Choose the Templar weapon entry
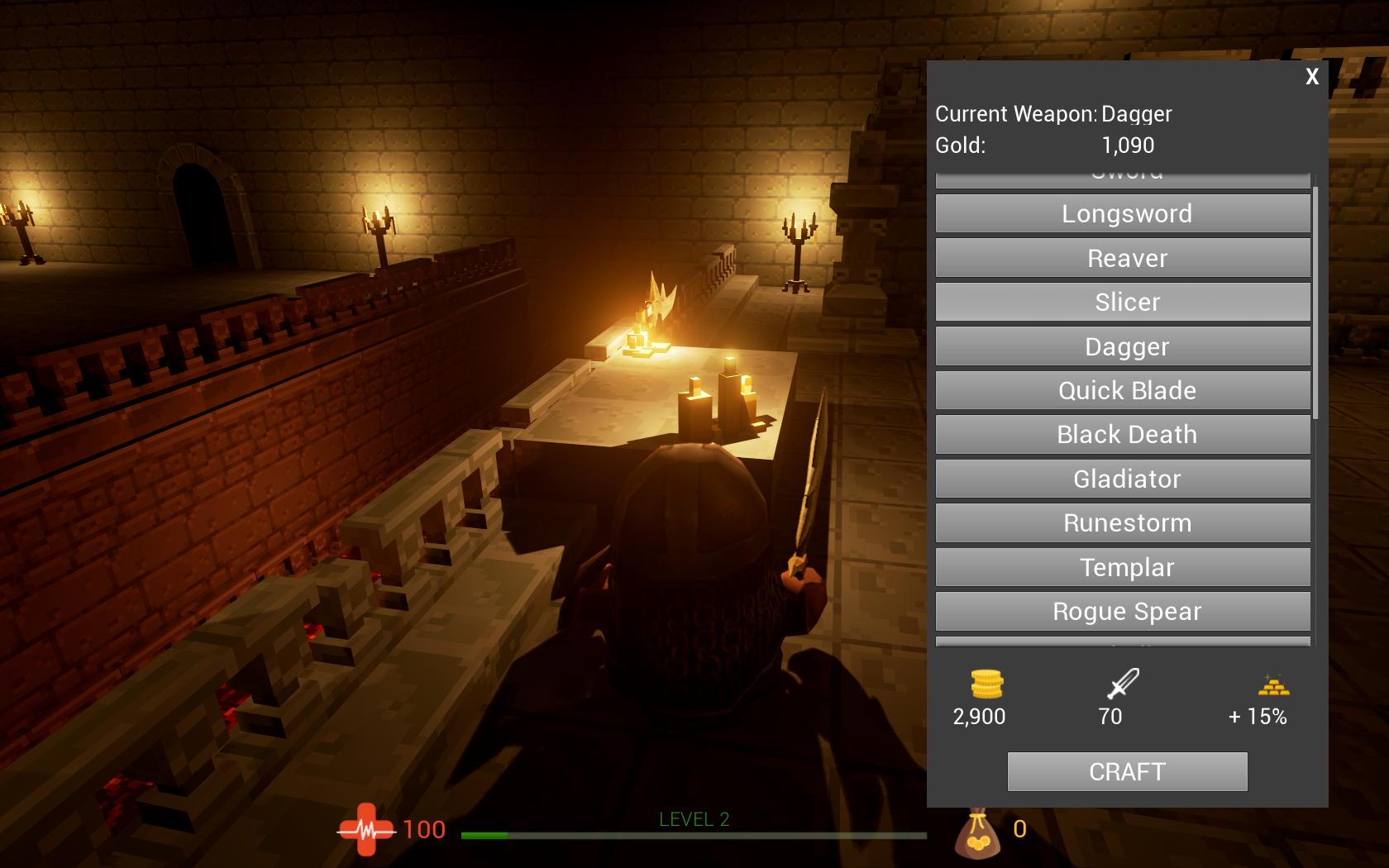The height and width of the screenshot is (868, 1389). (x=1123, y=568)
